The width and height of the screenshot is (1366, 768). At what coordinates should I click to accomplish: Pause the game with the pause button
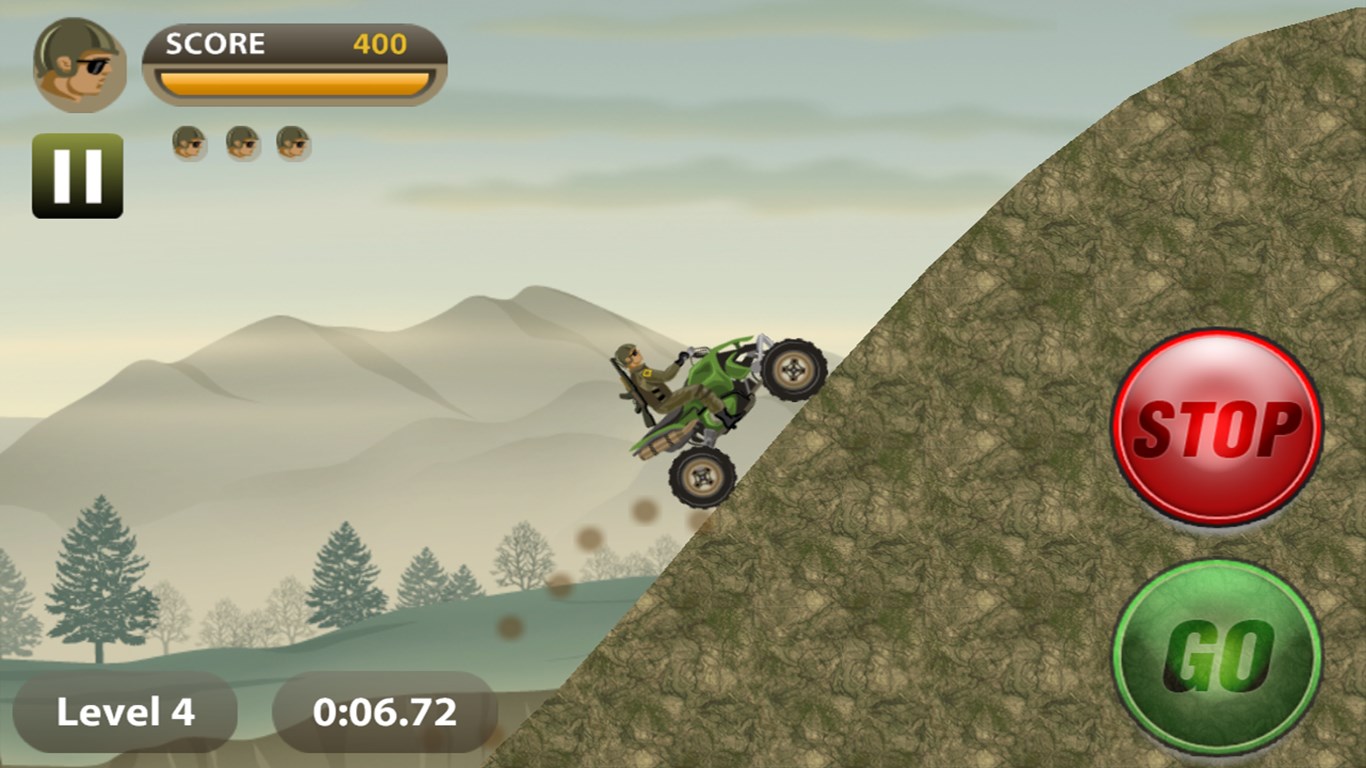coord(77,175)
